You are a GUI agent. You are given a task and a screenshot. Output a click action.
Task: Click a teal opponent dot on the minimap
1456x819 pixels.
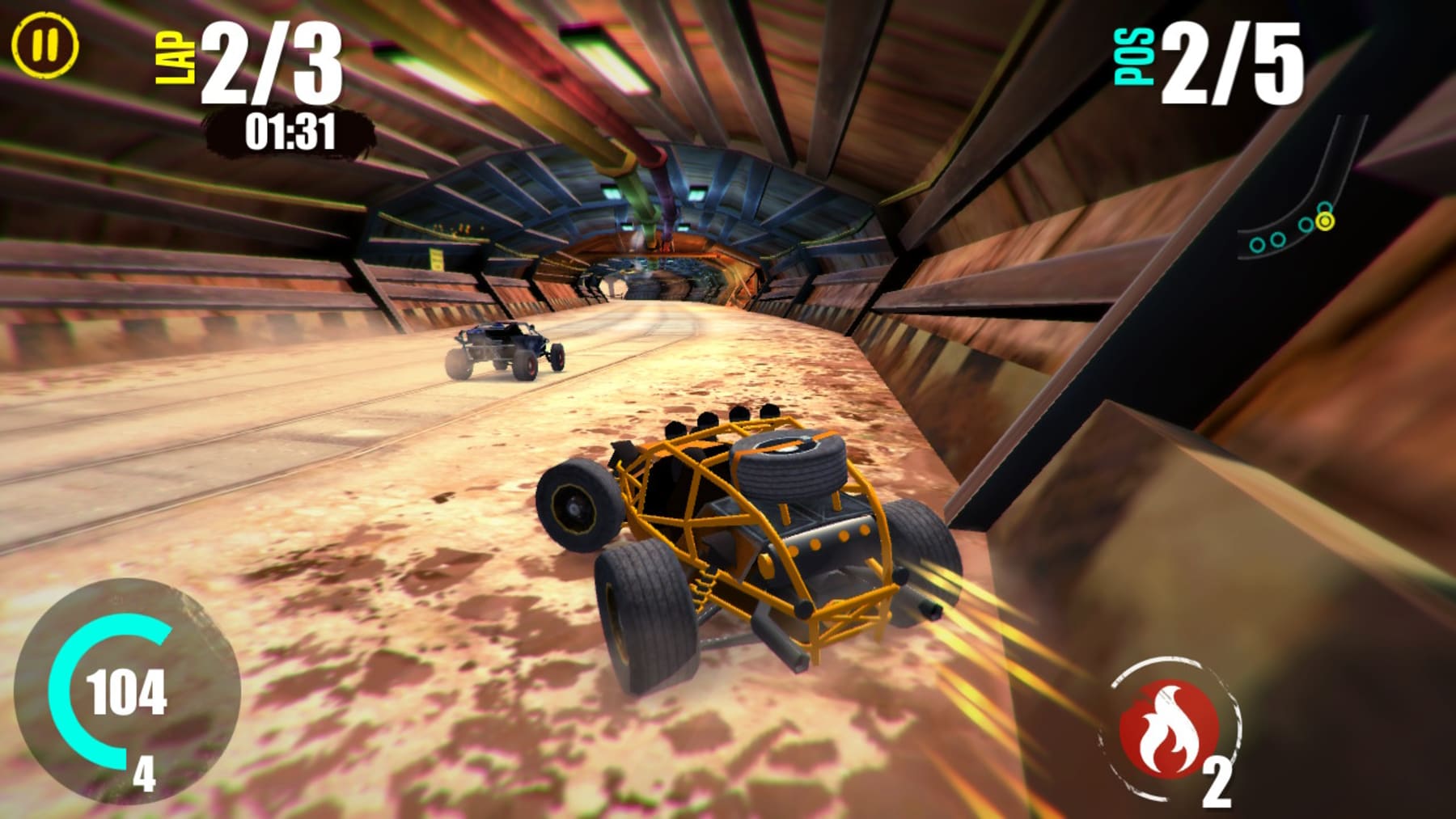[1306, 224]
